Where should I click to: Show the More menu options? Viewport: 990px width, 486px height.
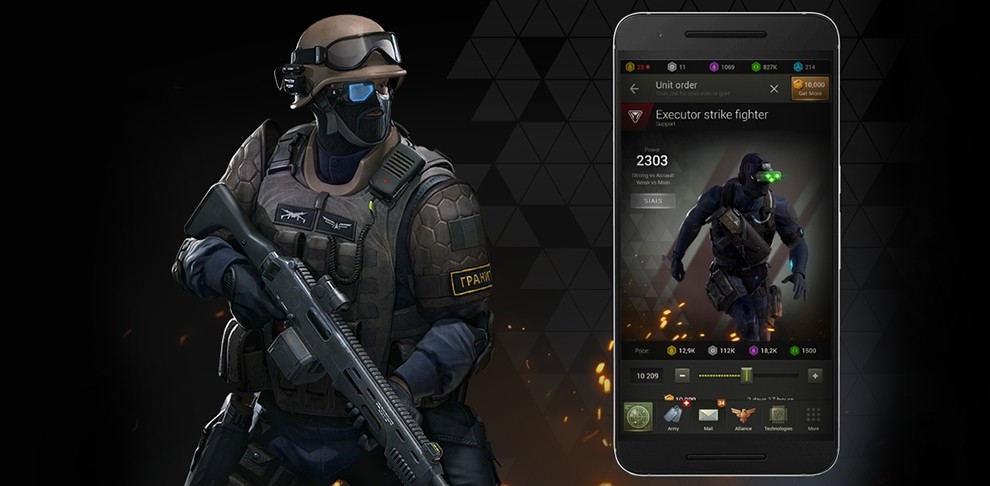point(813,416)
